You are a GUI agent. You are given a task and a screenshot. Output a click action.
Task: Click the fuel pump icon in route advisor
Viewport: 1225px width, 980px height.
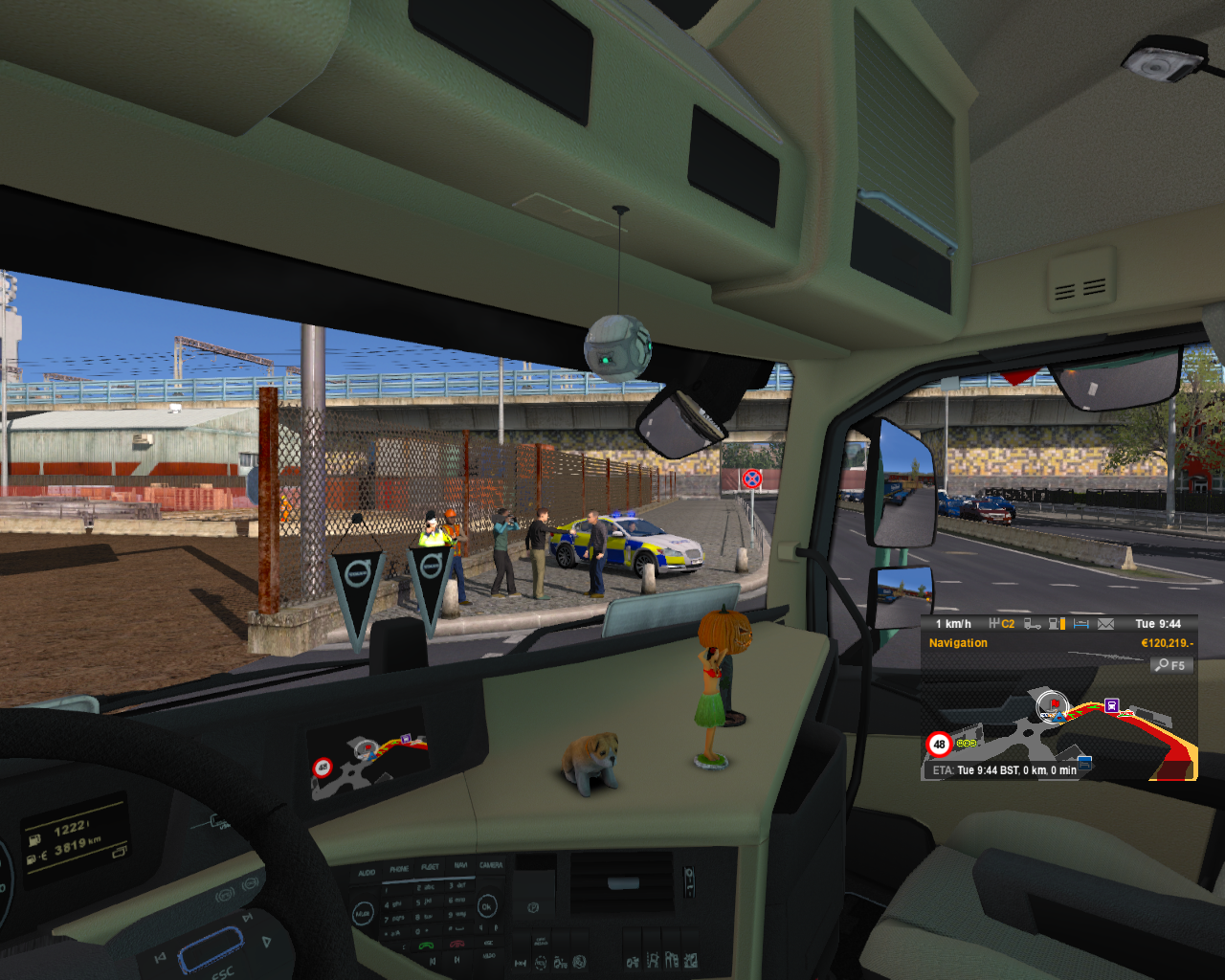pyautogui.click(x=1052, y=625)
